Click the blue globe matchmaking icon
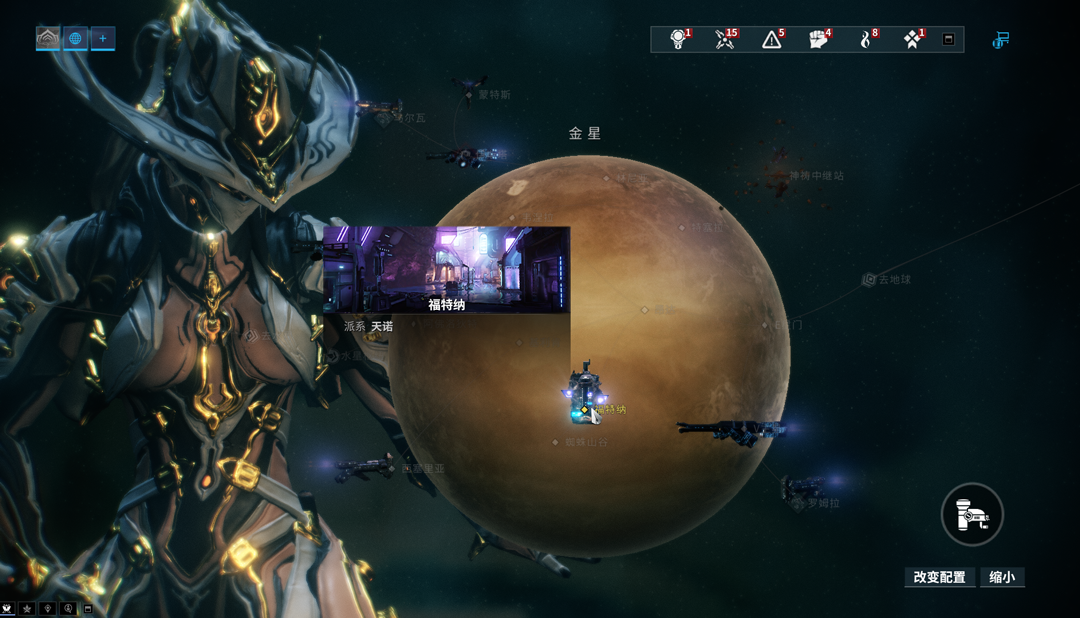 [75, 39]
